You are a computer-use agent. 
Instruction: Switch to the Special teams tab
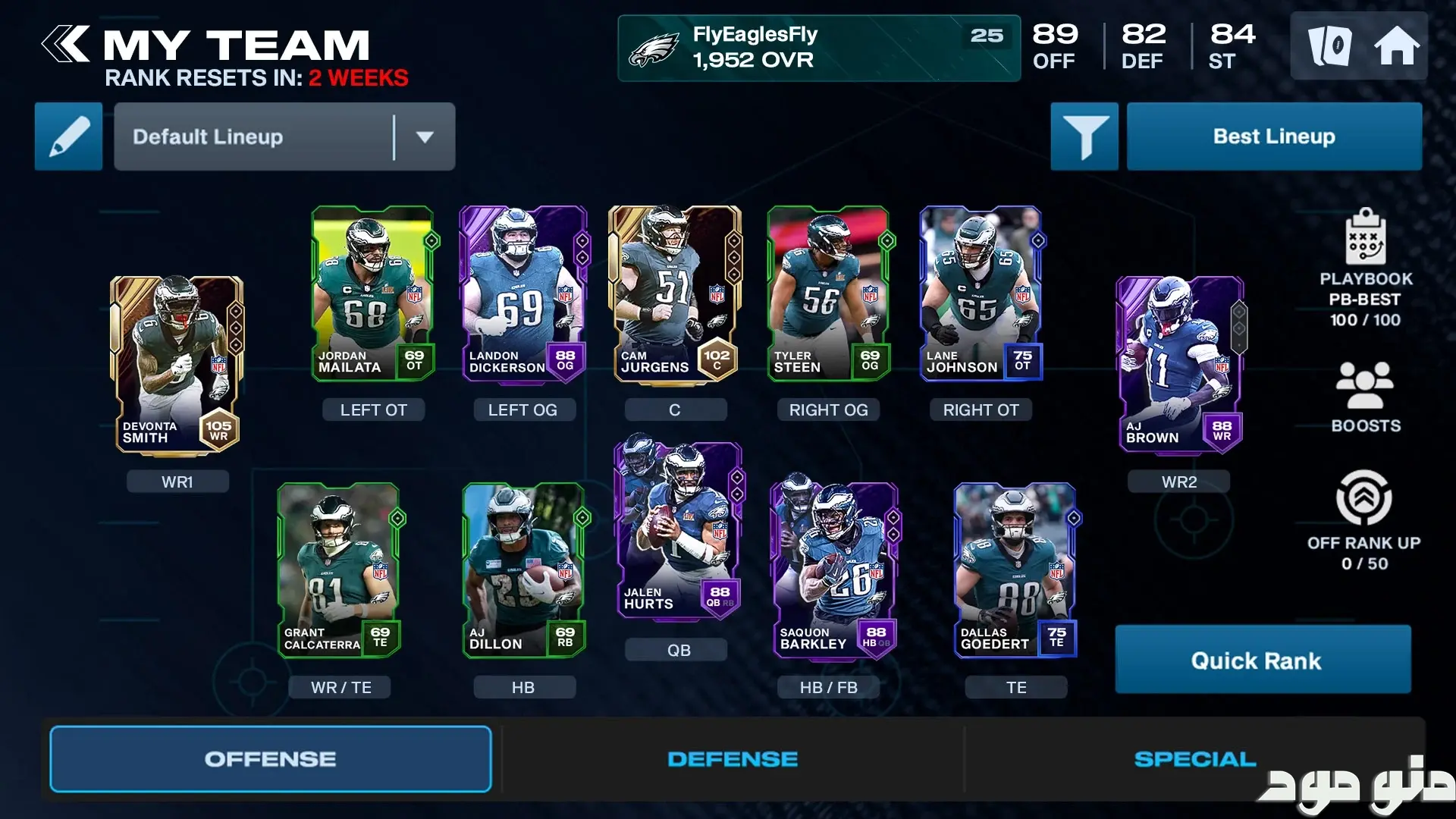[x=1194, y=759]
